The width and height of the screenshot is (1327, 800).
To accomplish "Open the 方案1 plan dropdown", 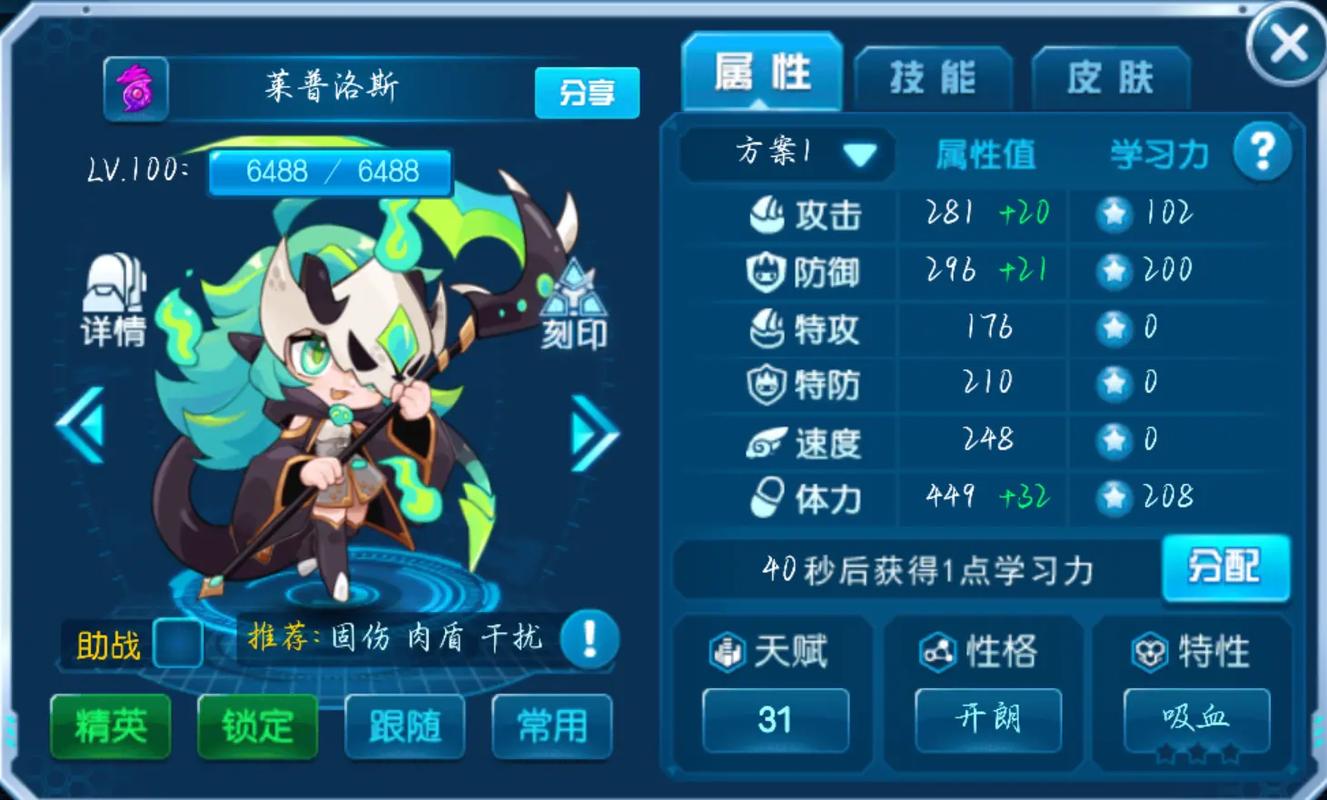I will (x=786, y=151).
